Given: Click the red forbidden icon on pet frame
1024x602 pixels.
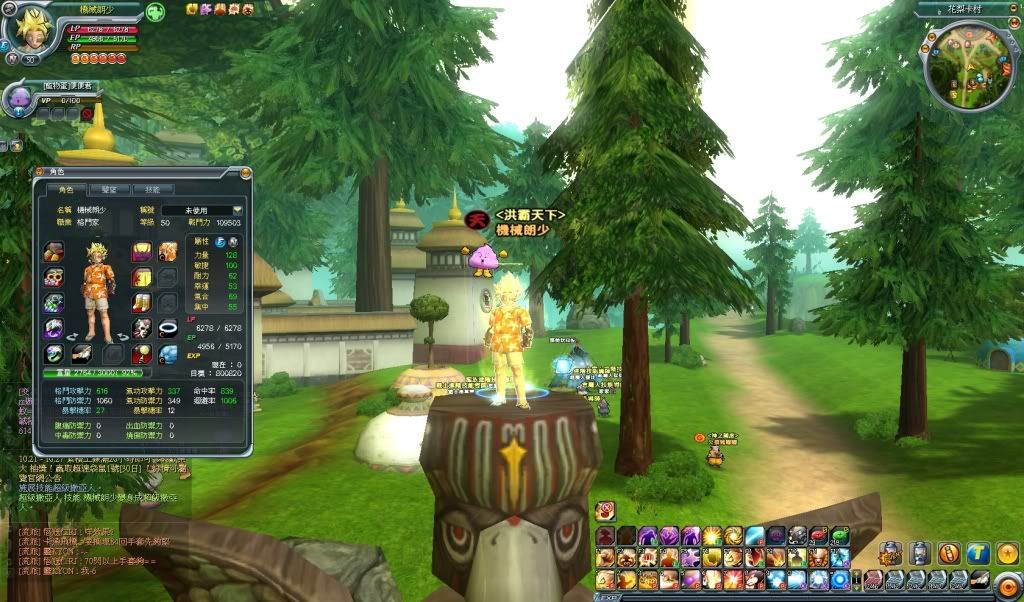Looking at the screenshot, I should click(x=87, y=114).
